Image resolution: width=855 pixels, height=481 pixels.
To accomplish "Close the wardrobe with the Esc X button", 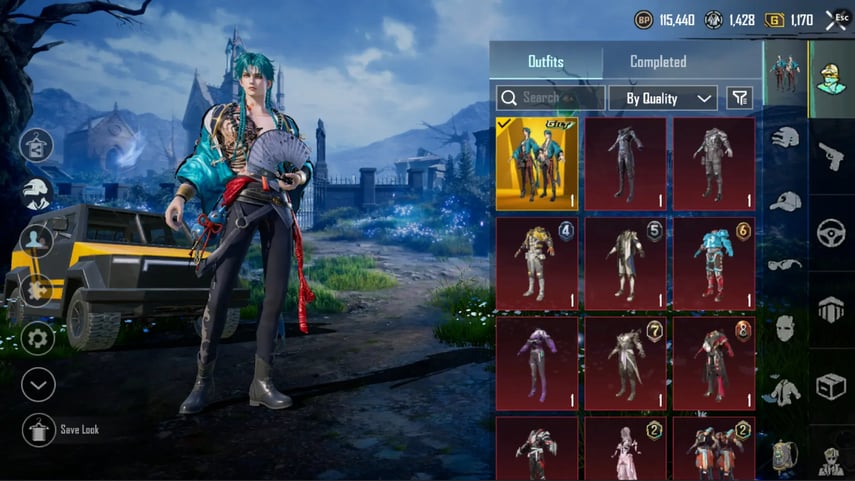I will [835, 19].
